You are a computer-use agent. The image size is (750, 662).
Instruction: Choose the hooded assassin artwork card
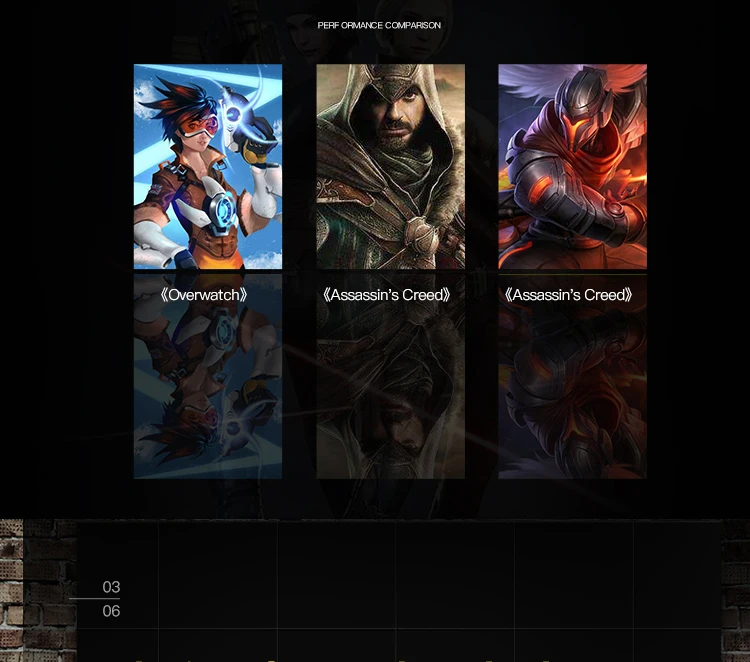[390, 167]
